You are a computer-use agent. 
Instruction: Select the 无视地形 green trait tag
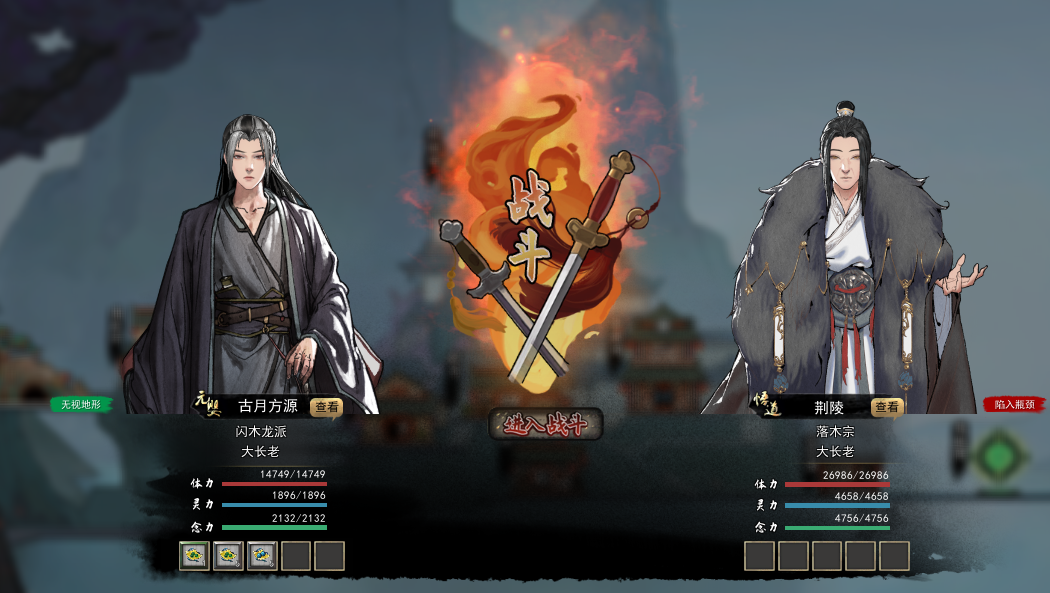click(x=82, y=405)
